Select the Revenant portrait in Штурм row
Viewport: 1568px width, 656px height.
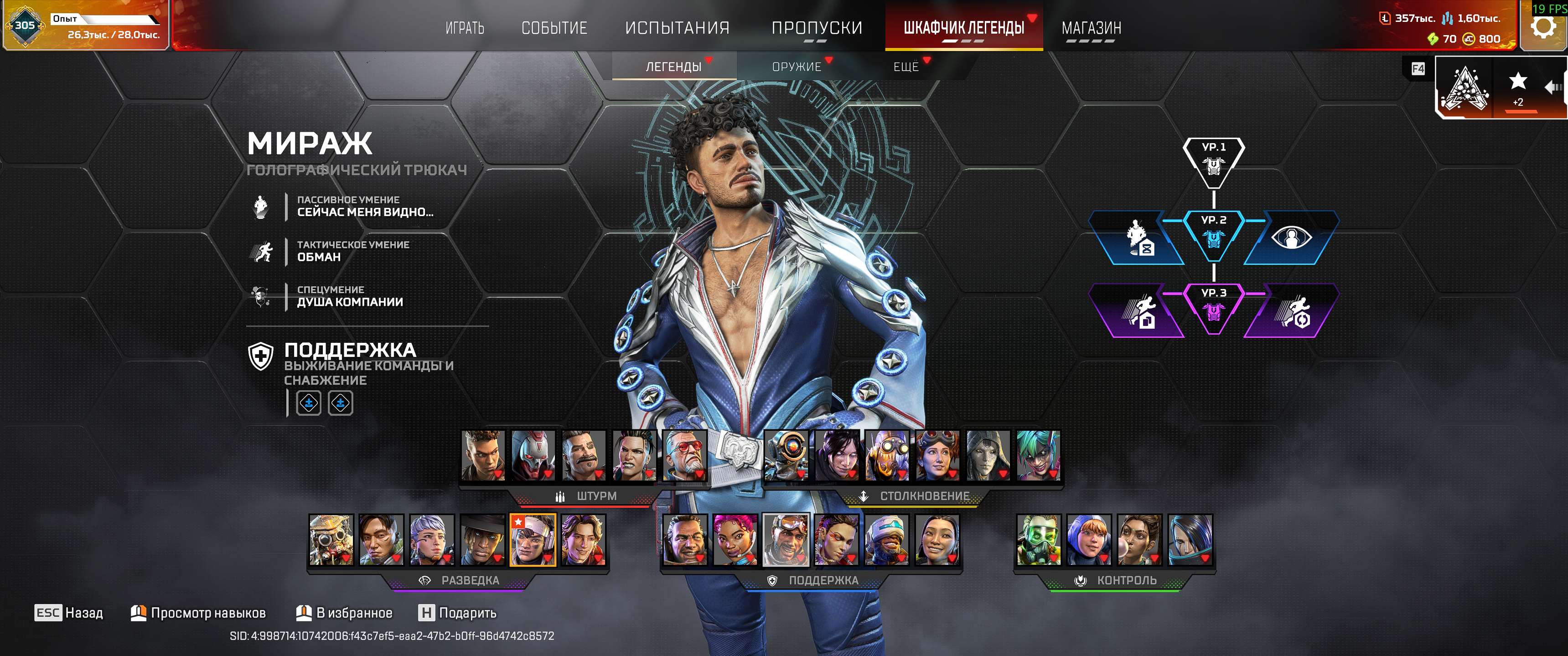(x=533, y=455)
